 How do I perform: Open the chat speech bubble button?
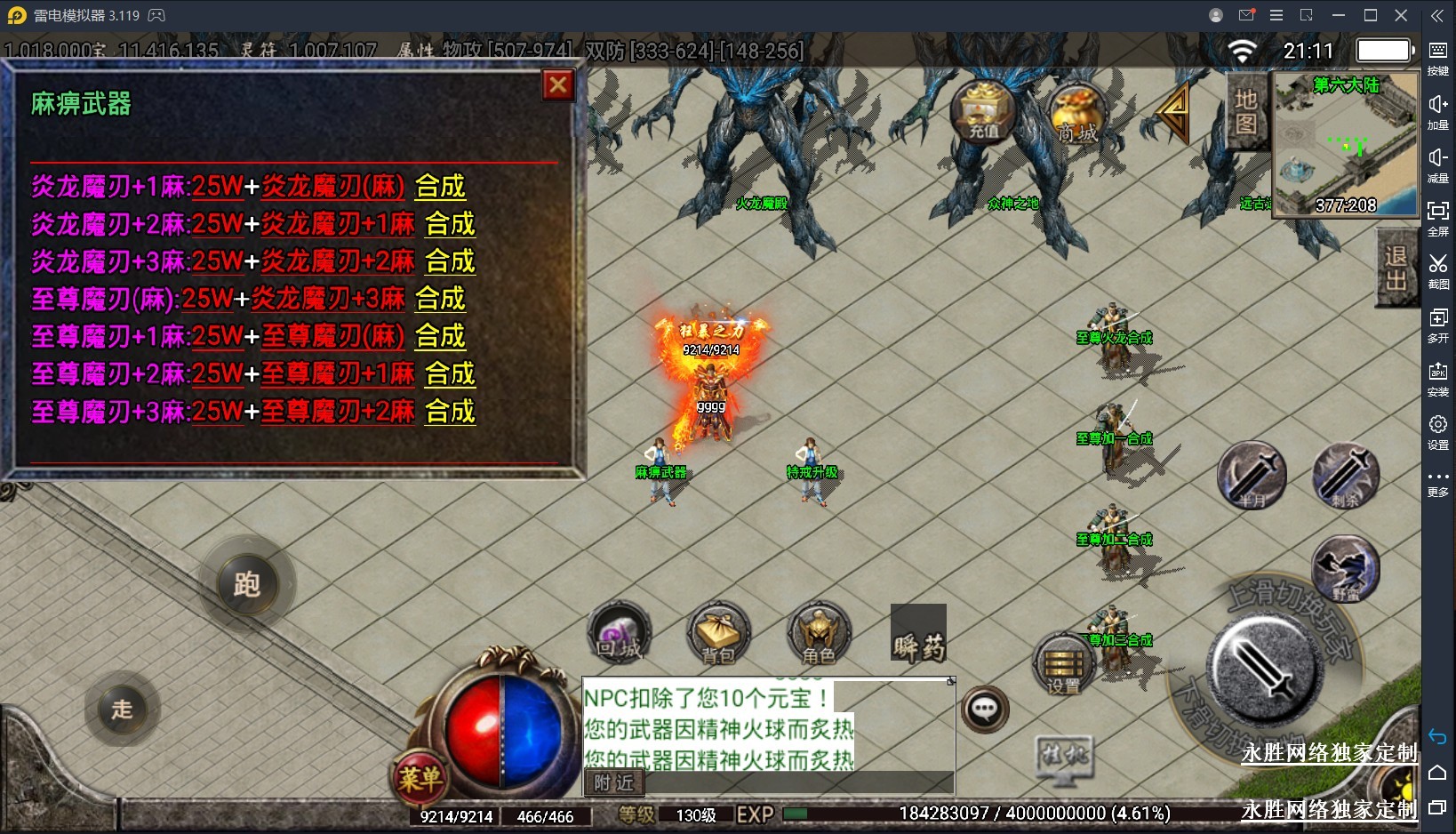[984, 710]
